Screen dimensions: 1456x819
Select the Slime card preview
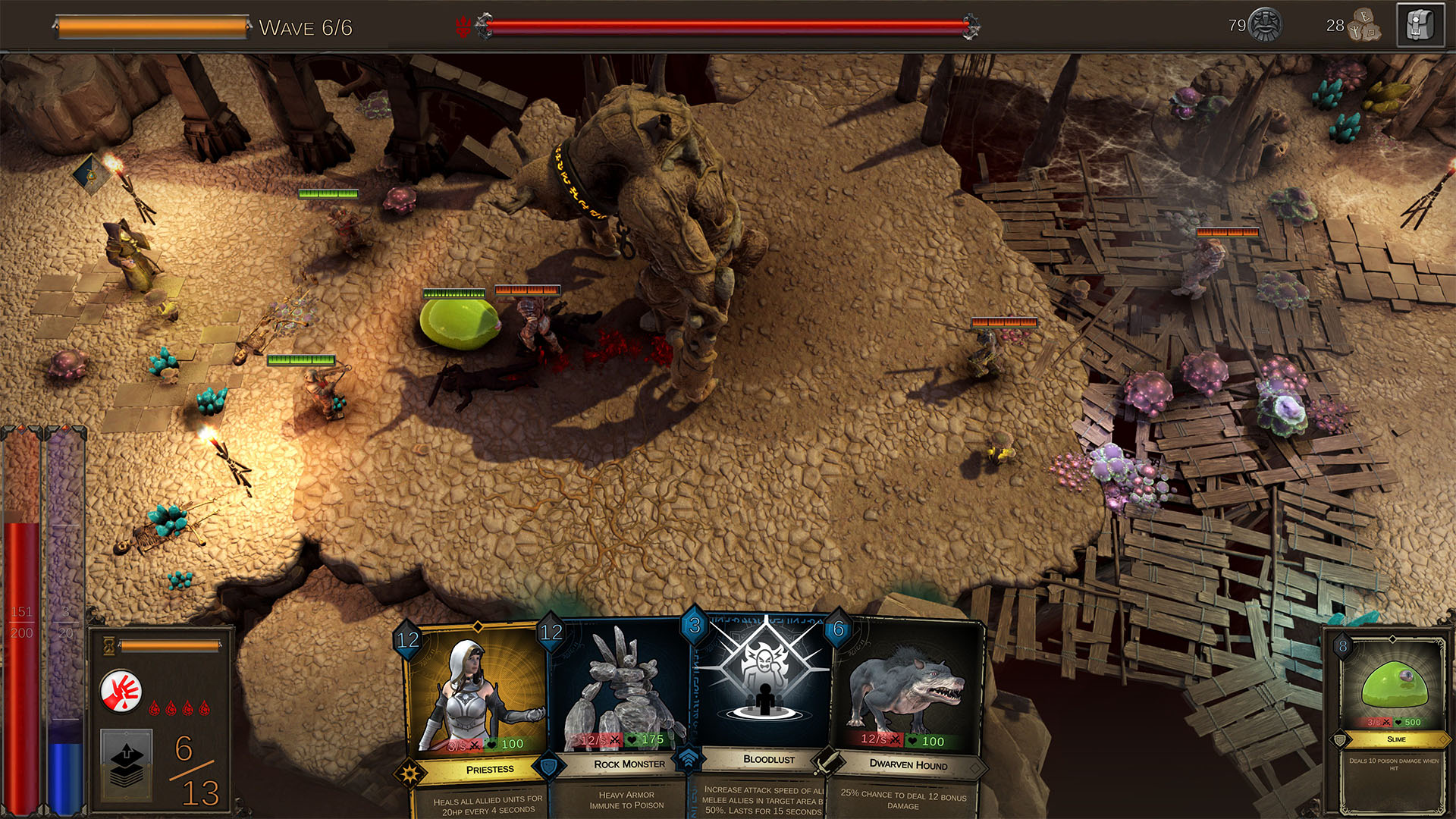(1394, 720)
